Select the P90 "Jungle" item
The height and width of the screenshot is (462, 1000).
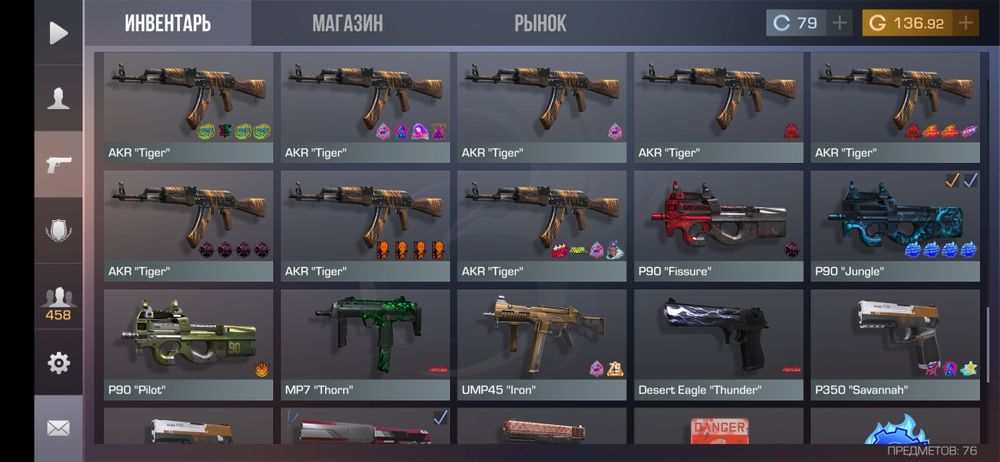coord(895,225)
